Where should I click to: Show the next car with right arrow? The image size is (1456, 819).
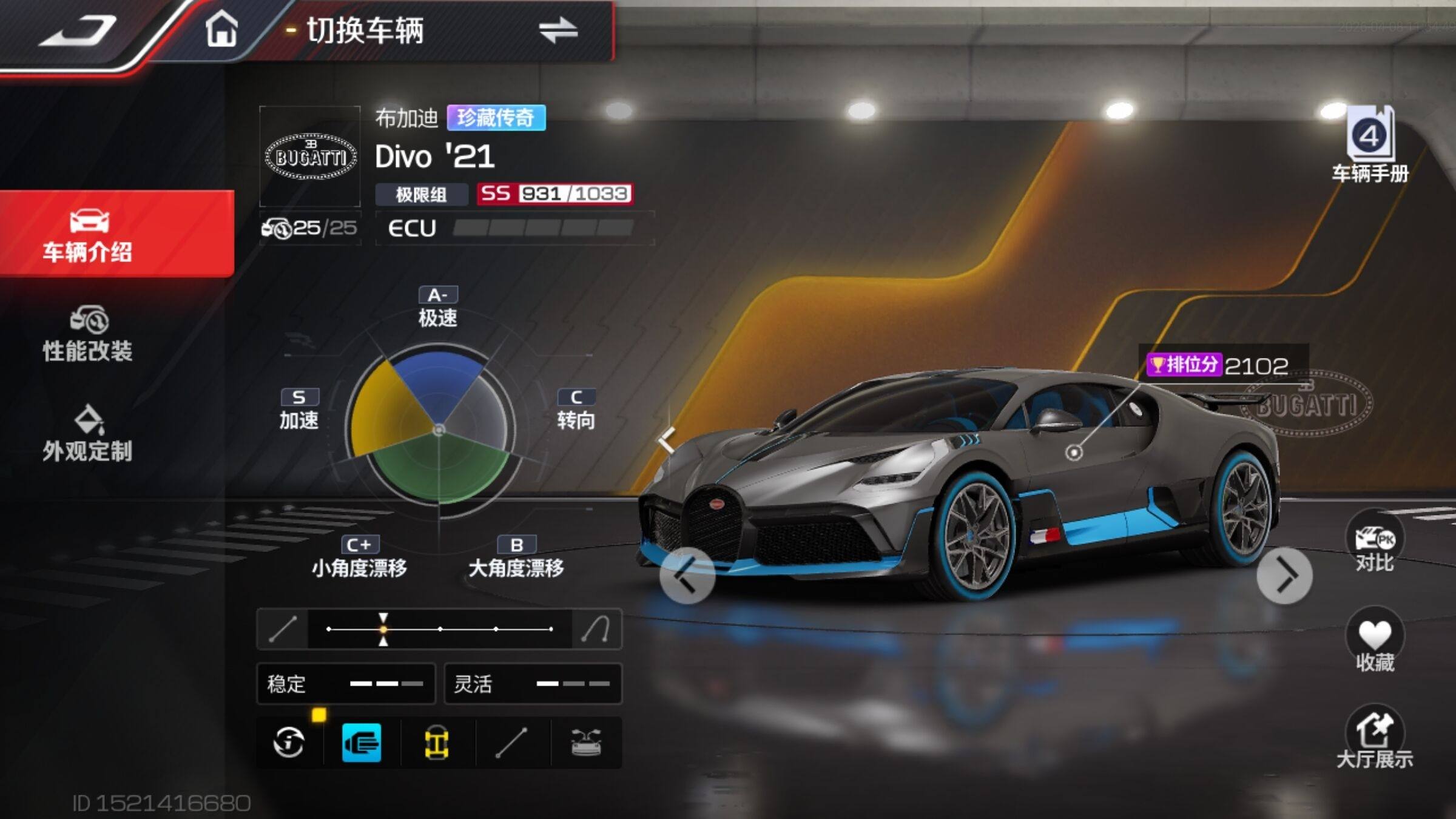[x=1284, y=575]
